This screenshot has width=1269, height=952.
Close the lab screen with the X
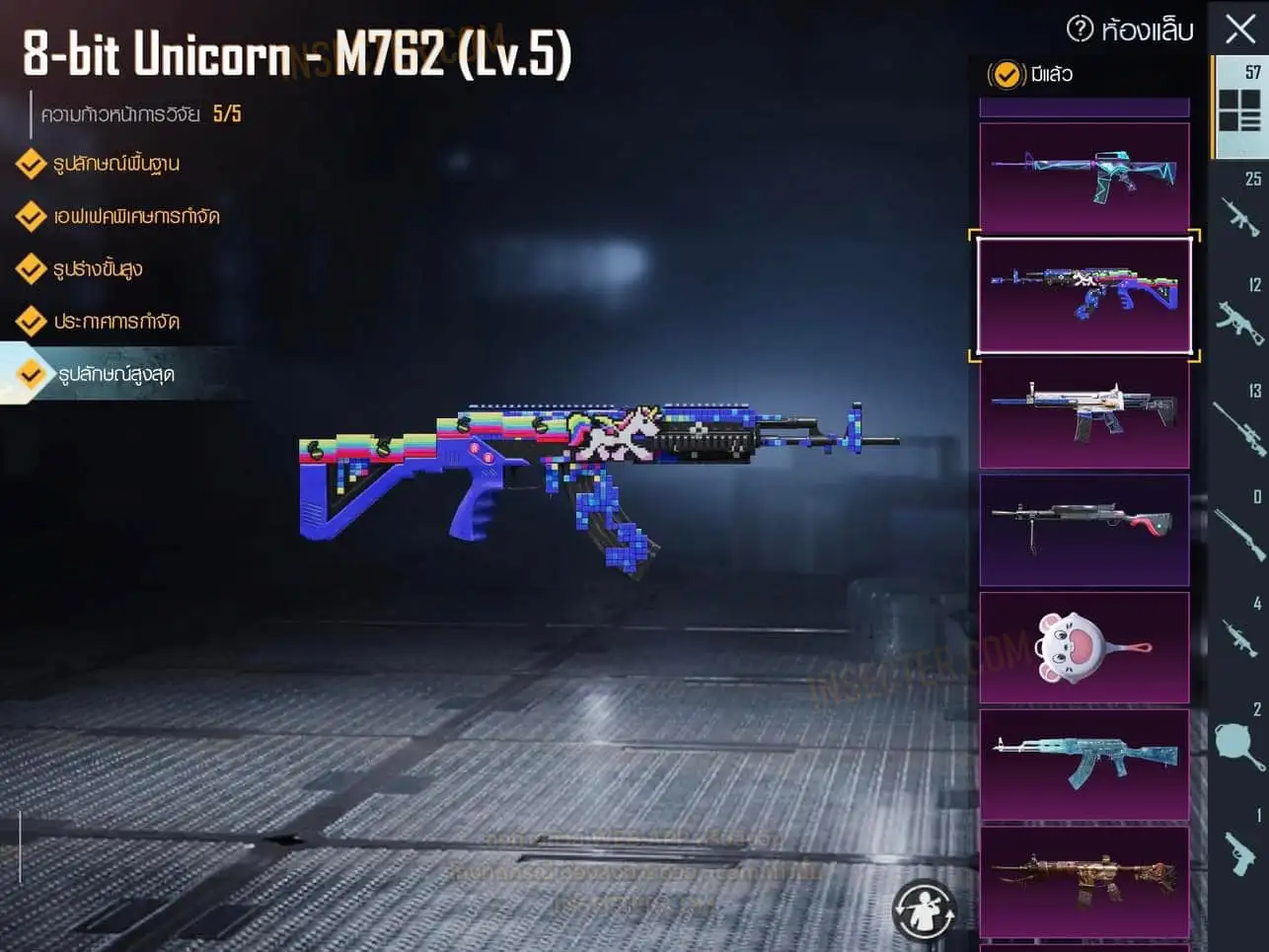(1239, 29)
